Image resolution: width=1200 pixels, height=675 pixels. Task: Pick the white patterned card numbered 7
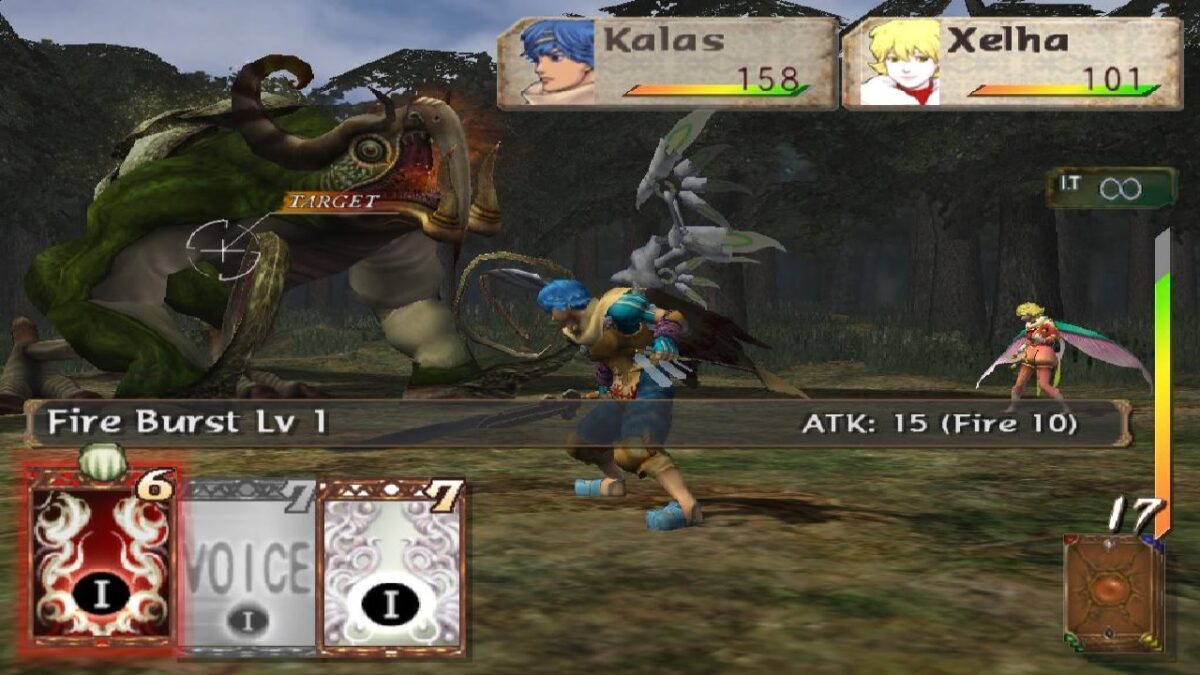(391, 566)
